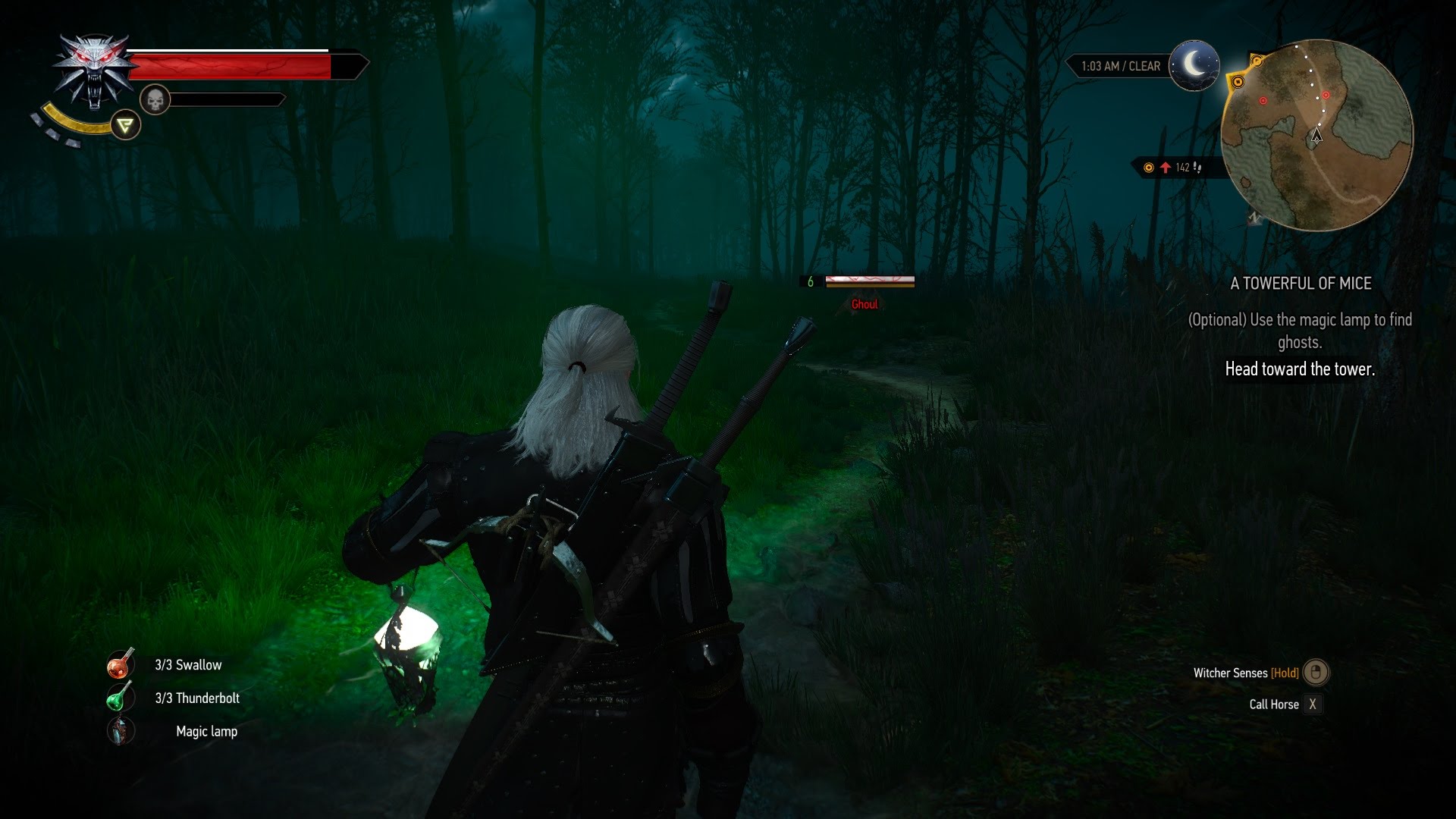The height and width of the screenshot is (819, 1456).
Task: Click the Head toward the tower objective
Action: (1300, 369)
